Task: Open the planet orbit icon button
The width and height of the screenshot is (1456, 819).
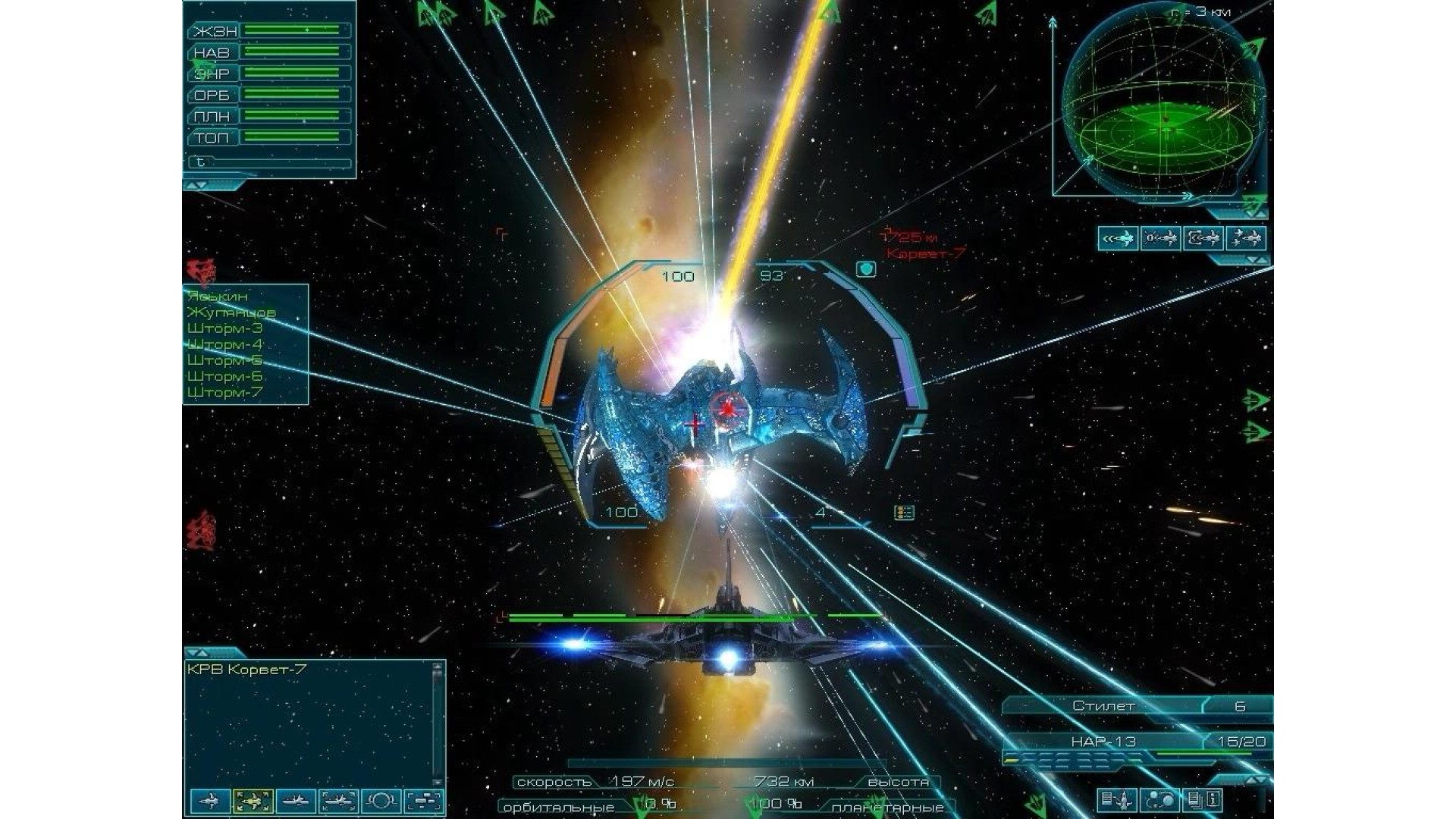Action: pyautogui.click(x=381, y=801)
